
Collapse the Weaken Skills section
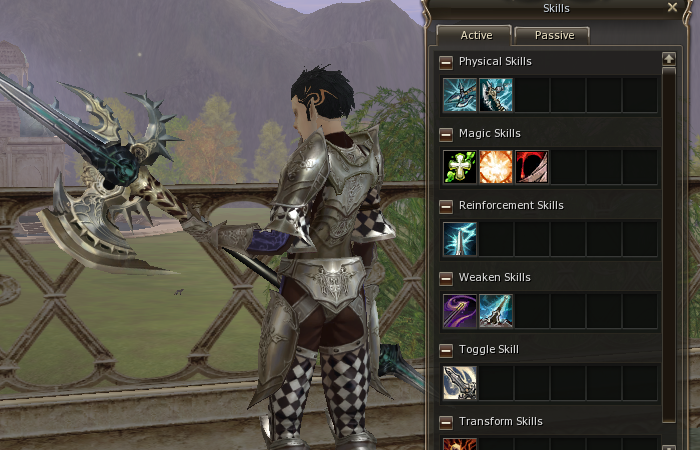(446, 278)
